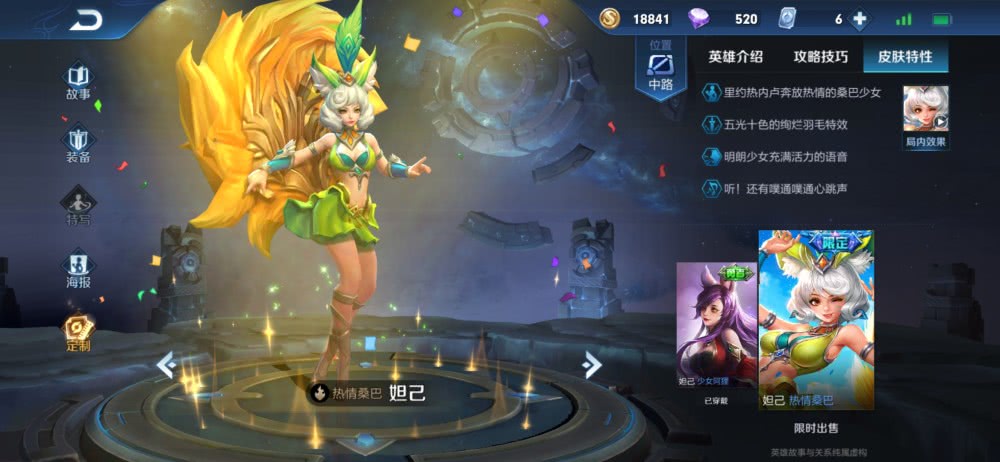The width and height of the screenshot is (1000, 462).
Task: Switch to the 英雄介绍 tab
Action: click(735, 57)
